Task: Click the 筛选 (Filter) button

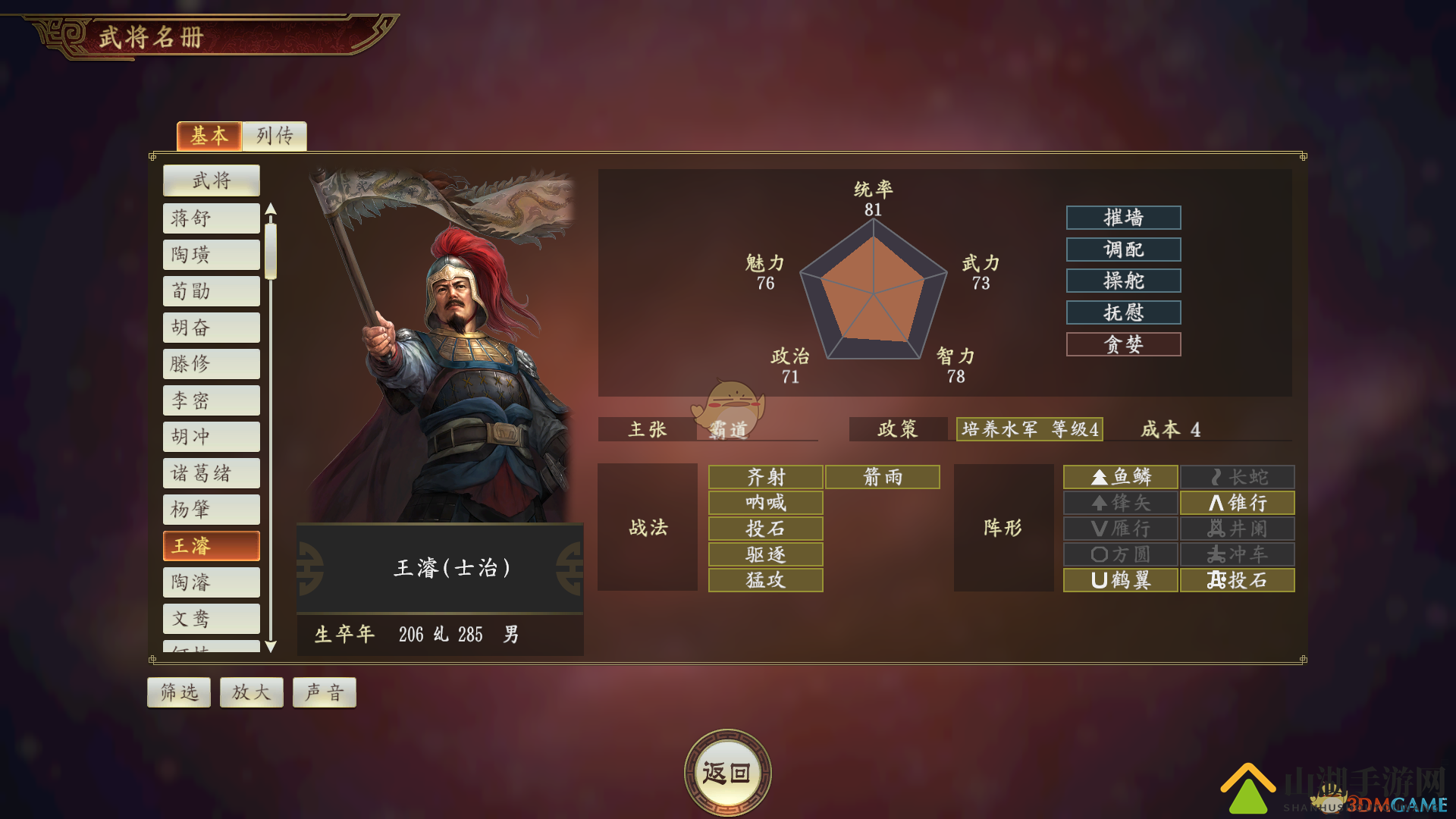Action: [178, 692]
